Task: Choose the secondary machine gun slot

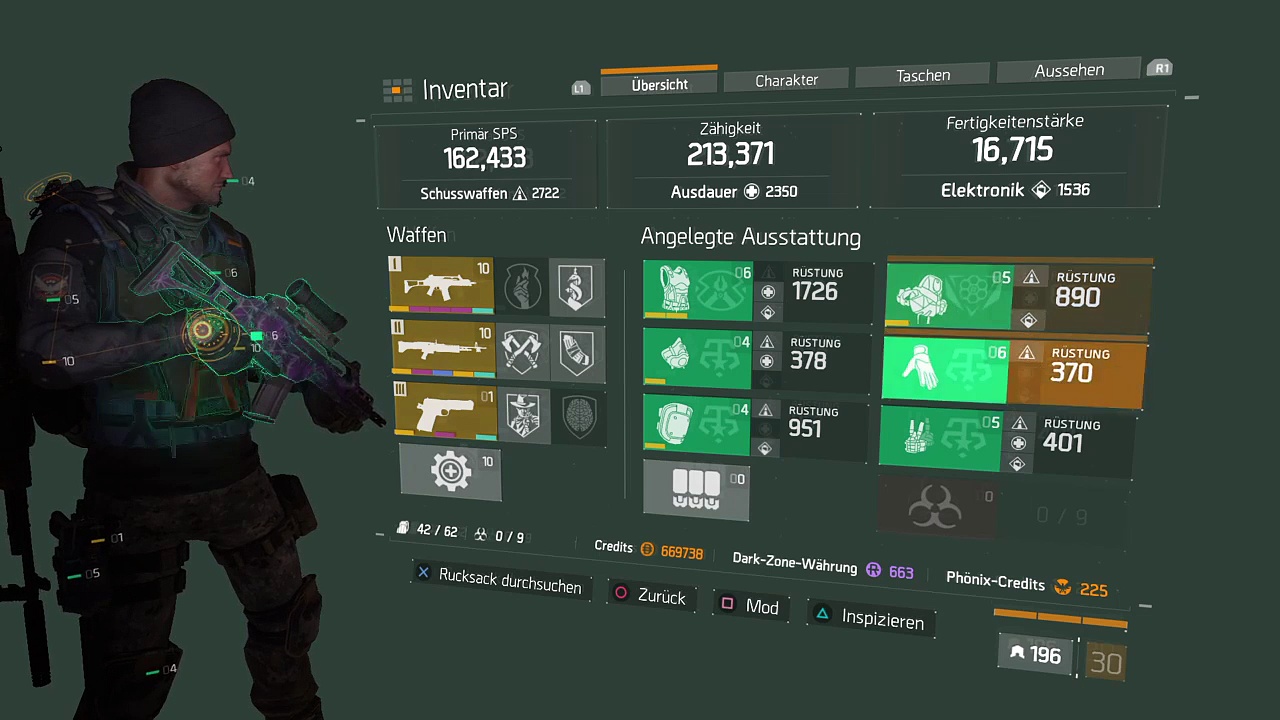Action: tap(441, 349)
